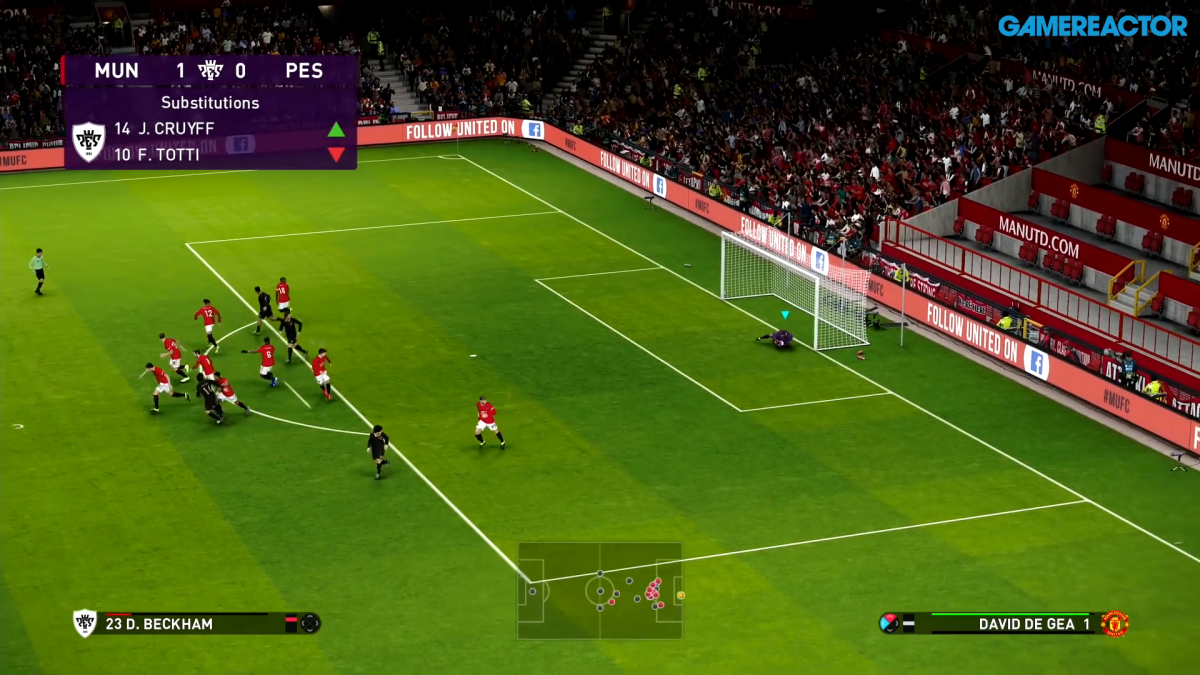Viewport: 1200px width, 675px height.
Task: Click the pitch radar minimap
Action: click(600, 591)
